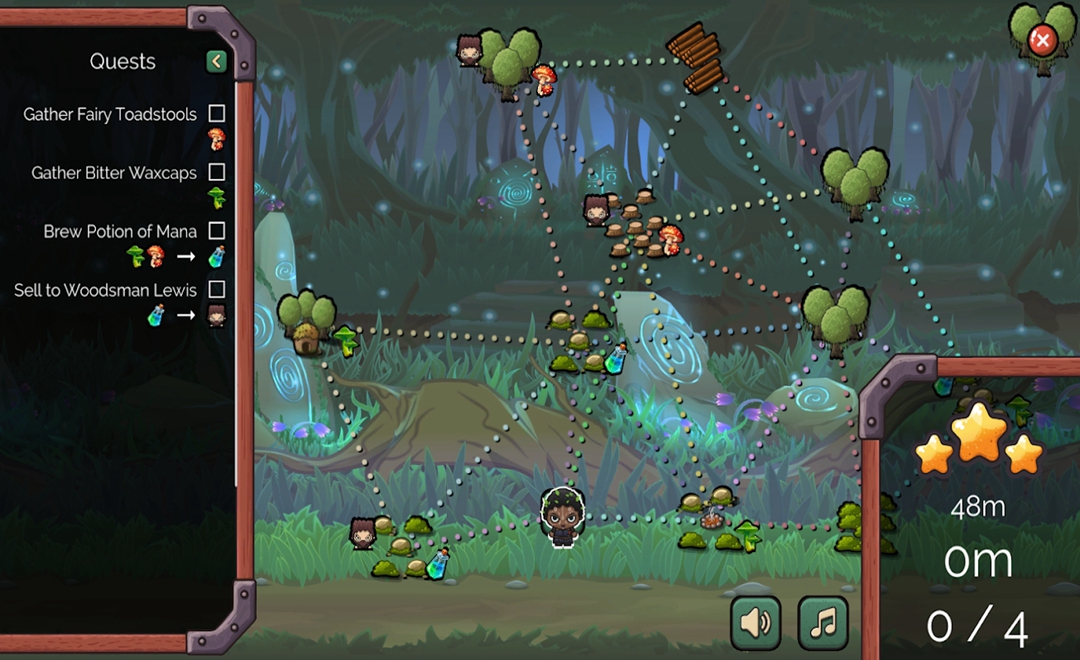Collapse the Quests panel with the green arrow
Image resolution: width=1080 pixels, height=660 pixels.
coord(216,62)
